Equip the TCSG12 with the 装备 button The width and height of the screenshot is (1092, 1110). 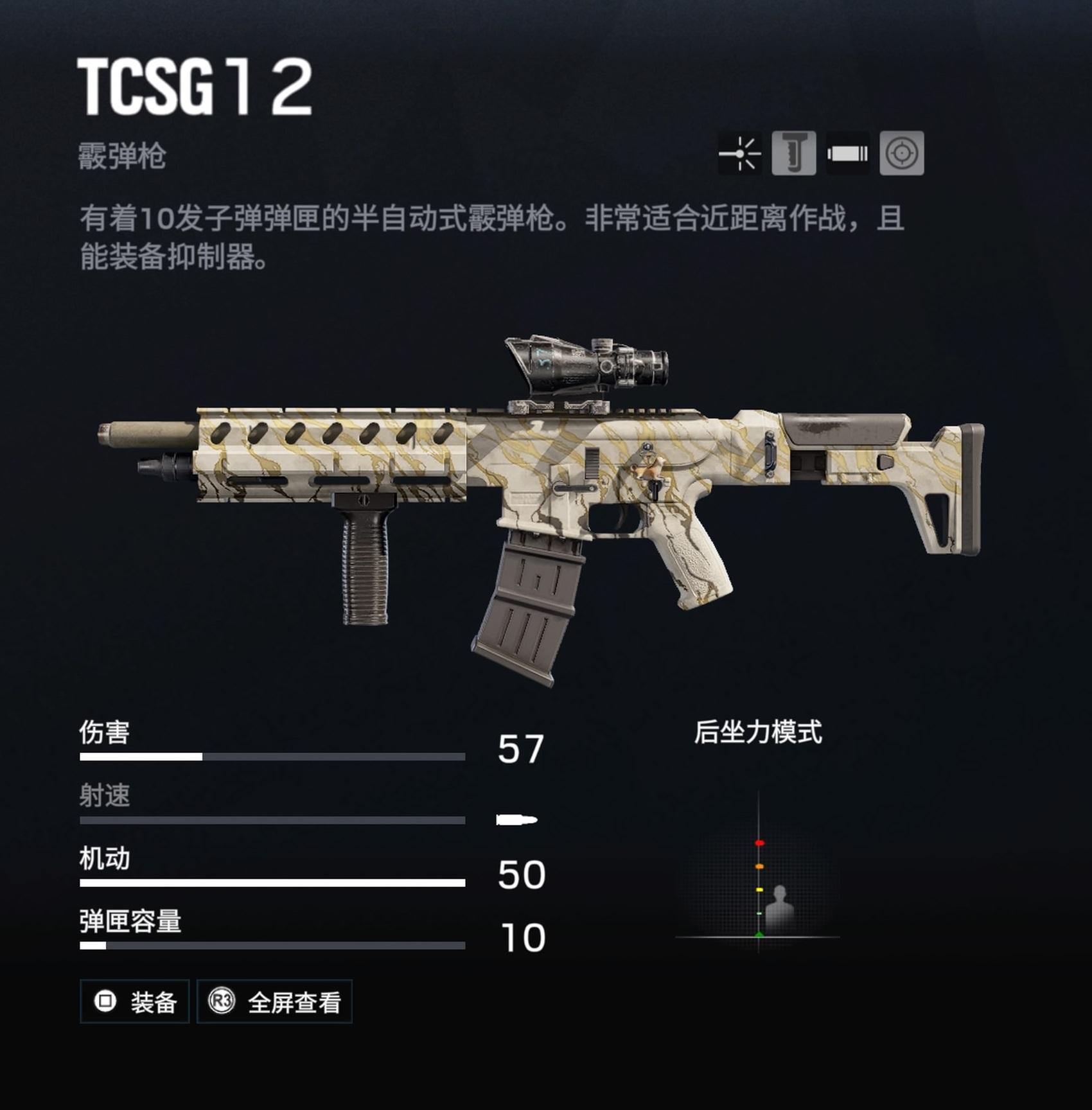tap(134, 1001)
